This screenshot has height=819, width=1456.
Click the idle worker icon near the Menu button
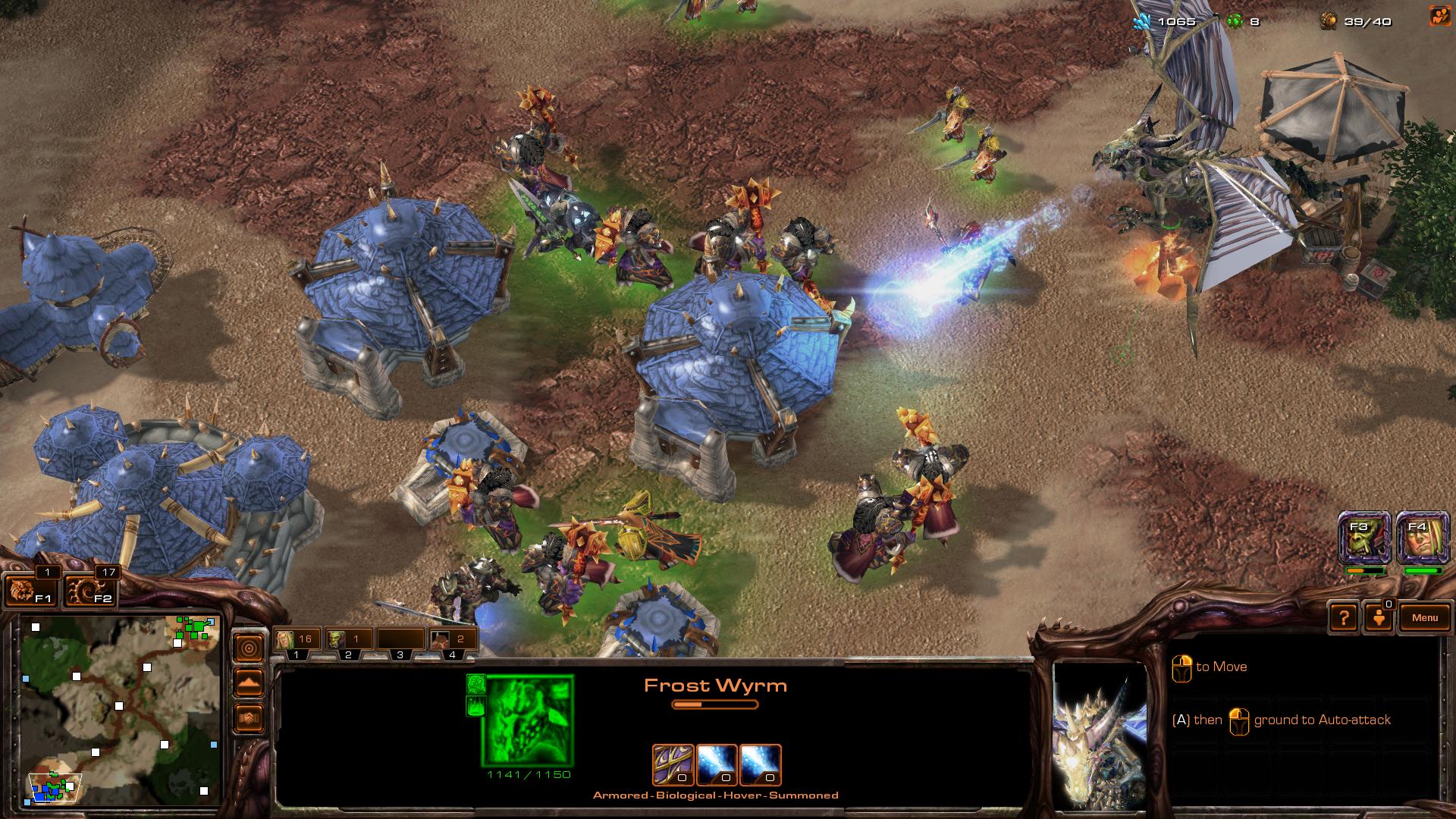click(1380, 617)
